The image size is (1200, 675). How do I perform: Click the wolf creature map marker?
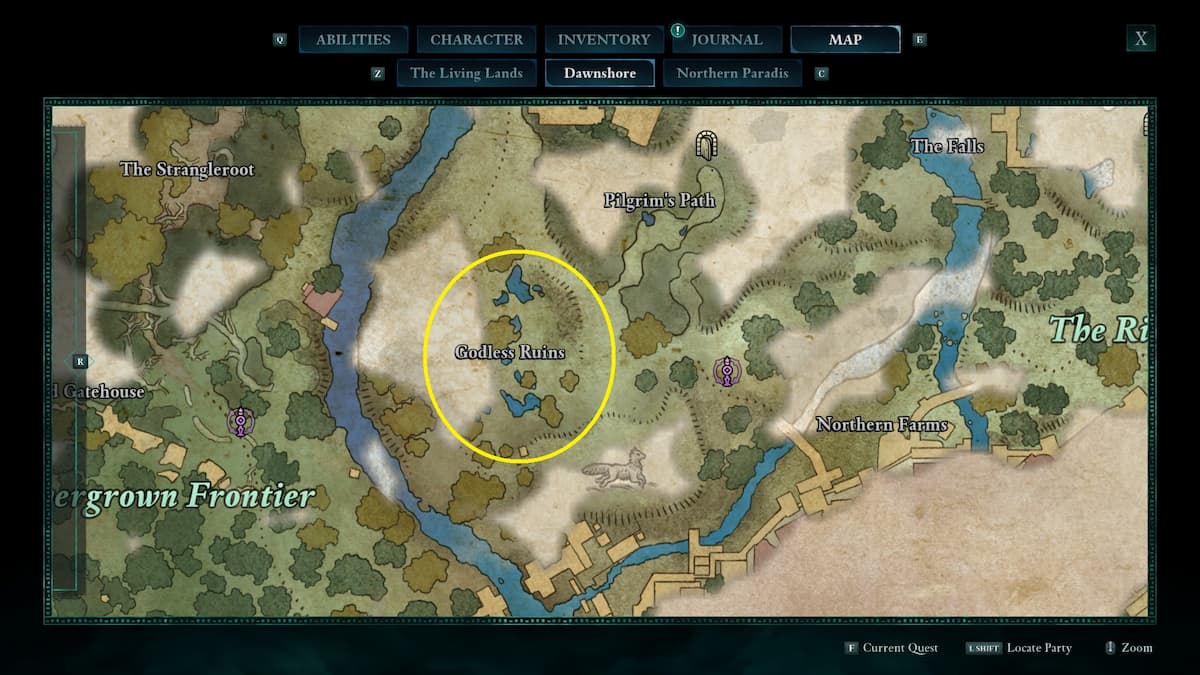point(614,468)
